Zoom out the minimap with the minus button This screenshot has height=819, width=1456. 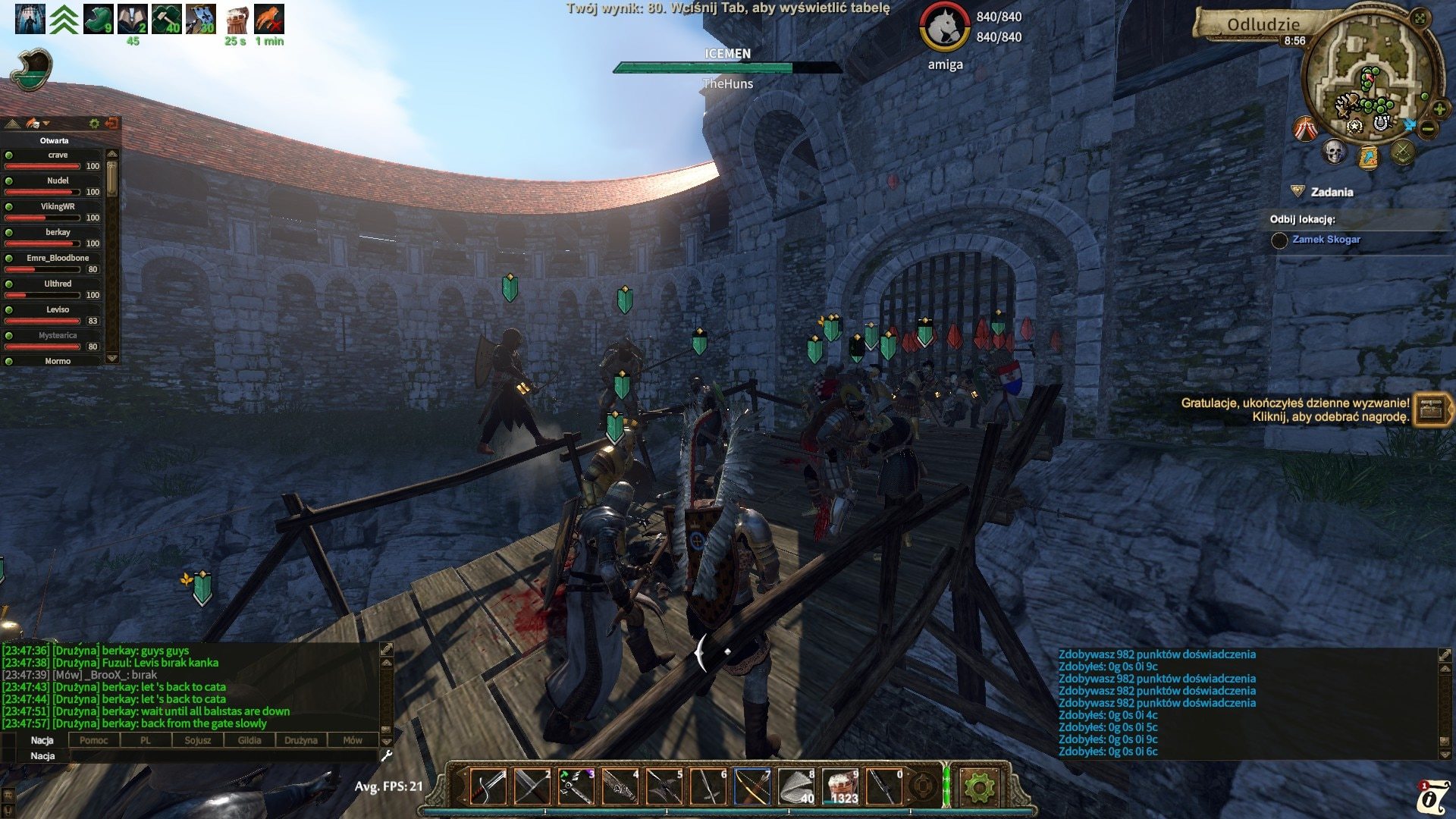tap(1428, 129)
